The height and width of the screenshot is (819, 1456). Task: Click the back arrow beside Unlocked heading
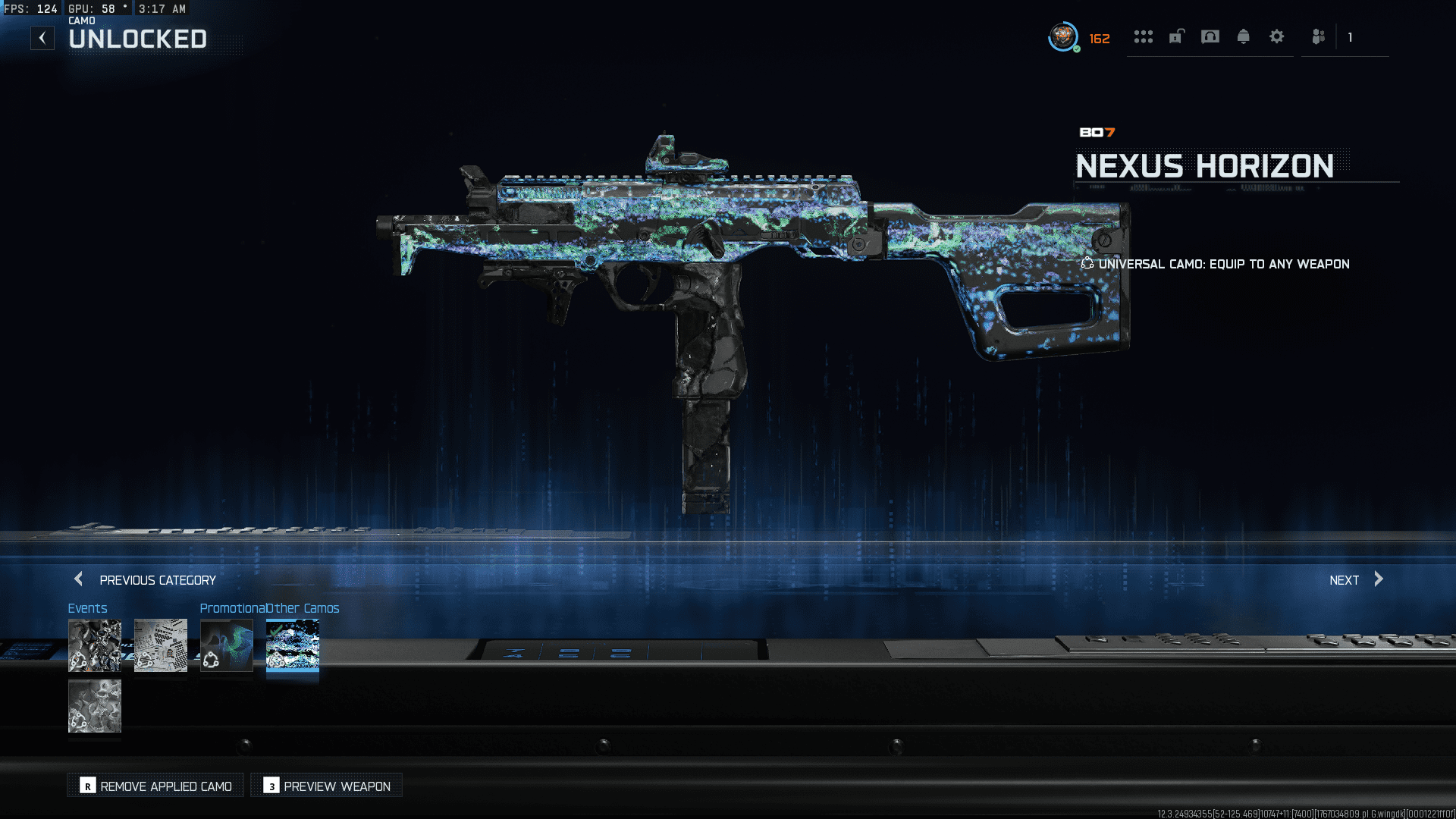click(42, 37)
